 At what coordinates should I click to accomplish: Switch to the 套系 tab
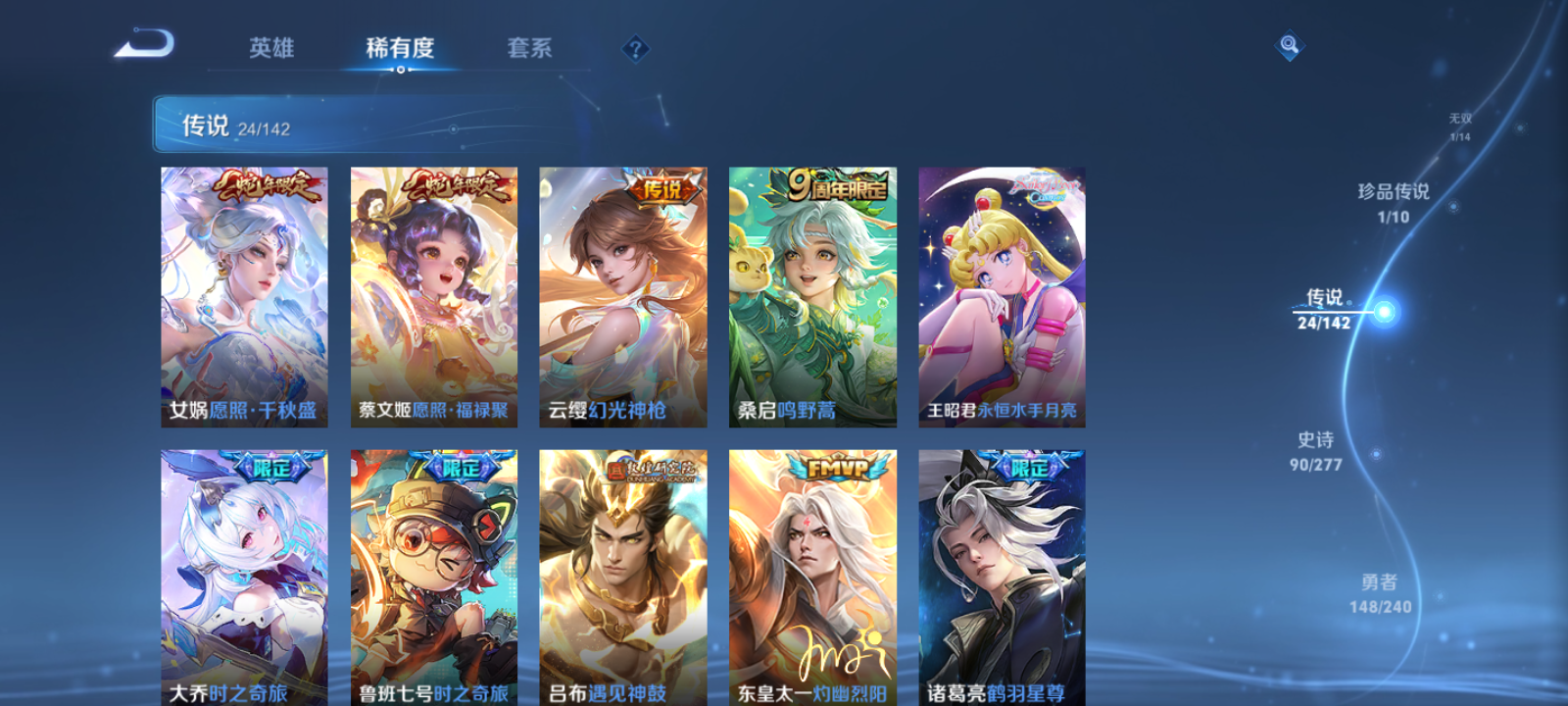click(x=528, y=49)
